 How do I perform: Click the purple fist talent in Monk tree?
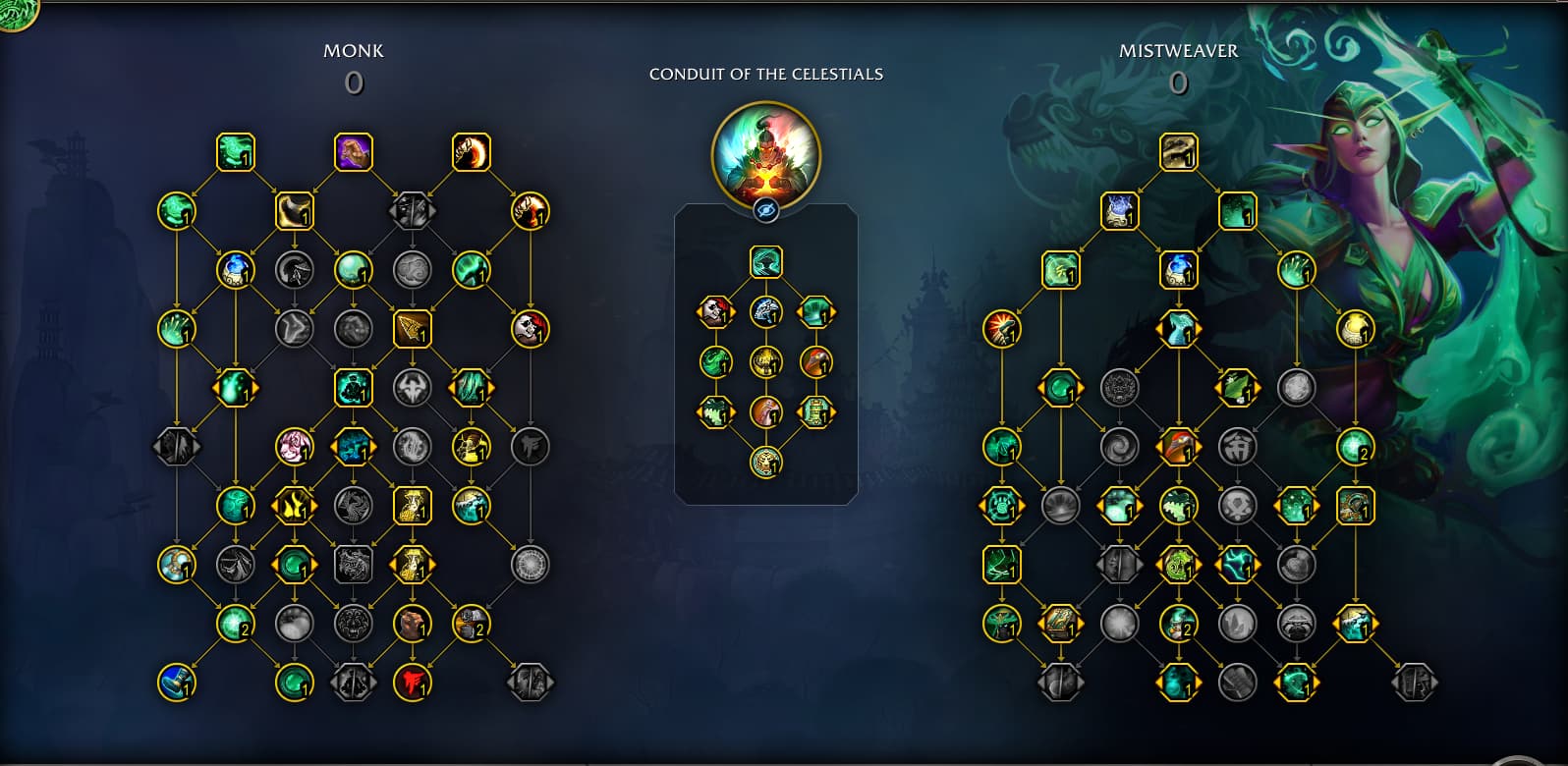pos(354,152)
